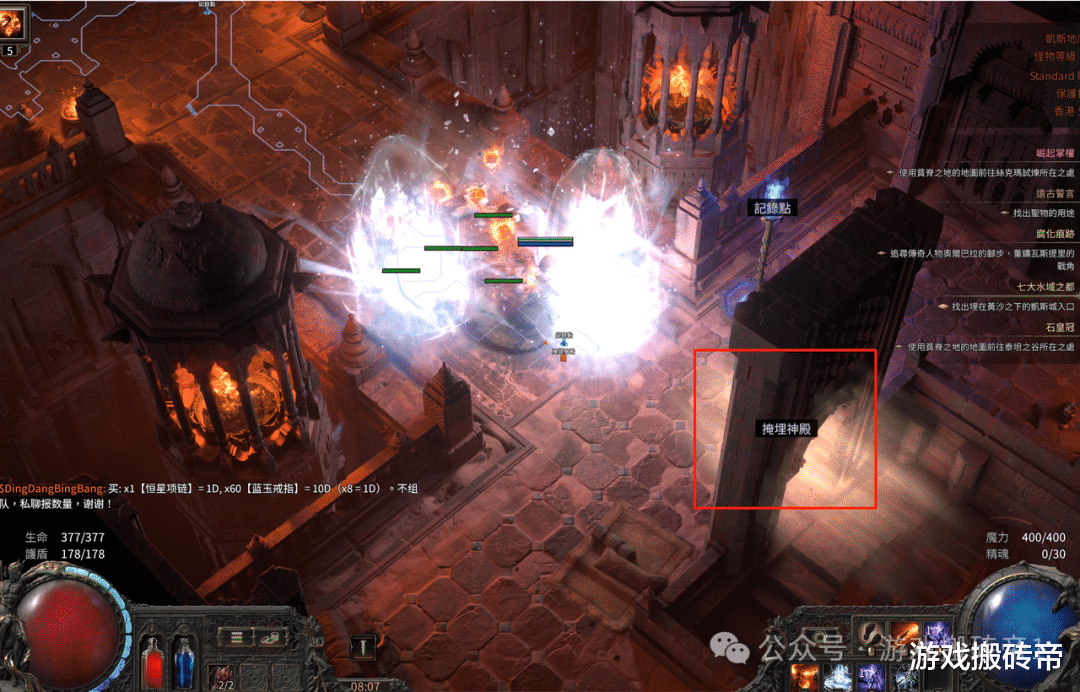Click the small sword icon above the timer

365,647
